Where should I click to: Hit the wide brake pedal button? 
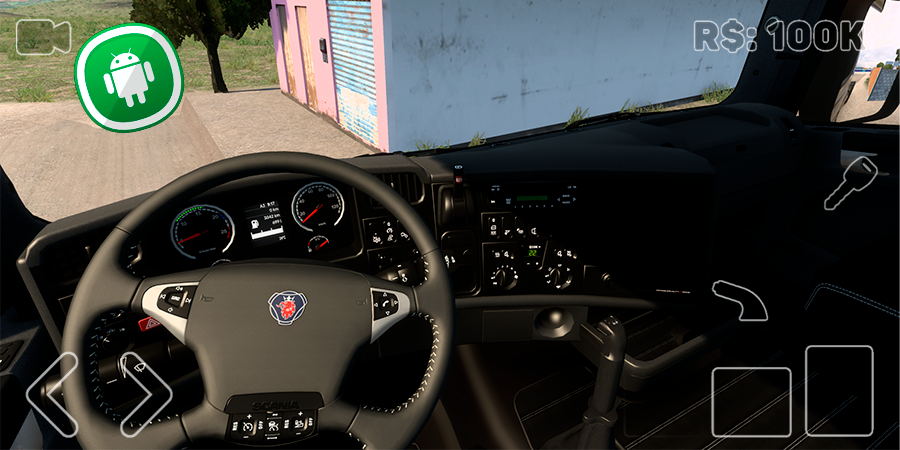pos(751,401)
